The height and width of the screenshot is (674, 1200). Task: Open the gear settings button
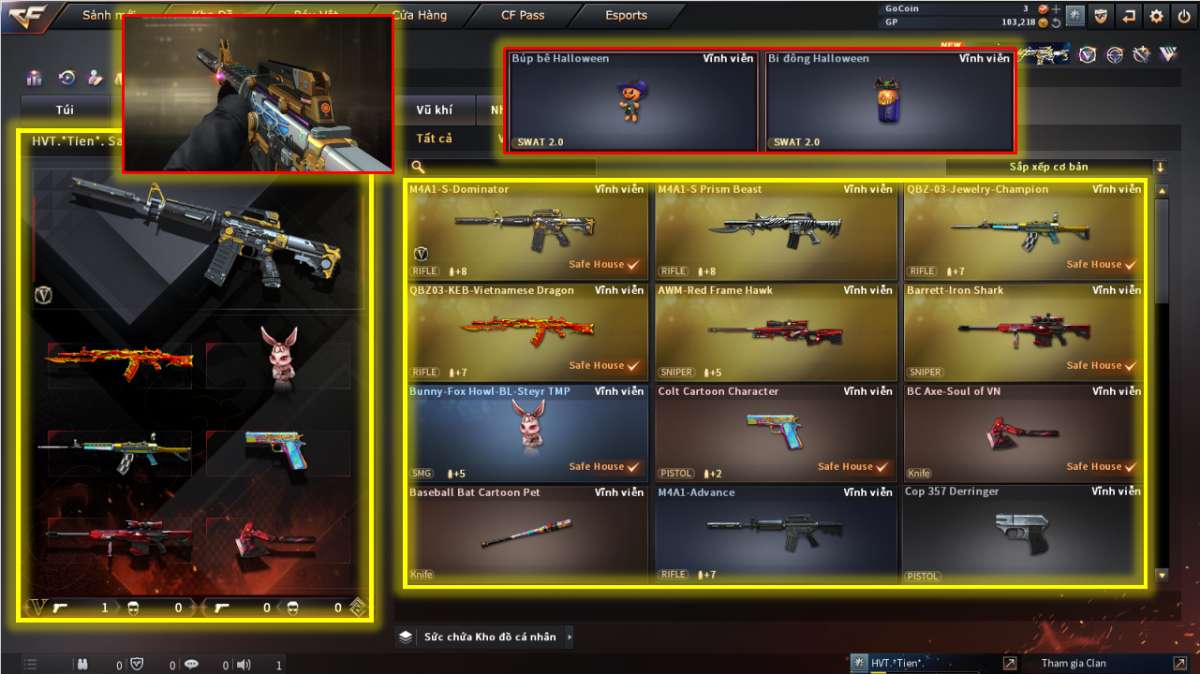coord(1156,16)
